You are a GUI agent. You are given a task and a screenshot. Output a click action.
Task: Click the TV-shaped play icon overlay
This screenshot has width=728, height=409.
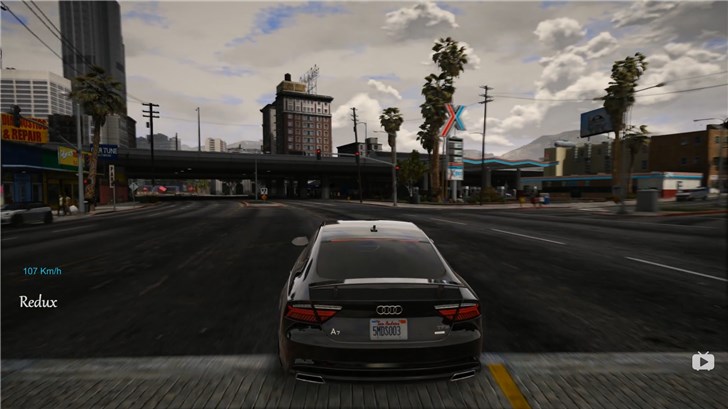(703, 360)
